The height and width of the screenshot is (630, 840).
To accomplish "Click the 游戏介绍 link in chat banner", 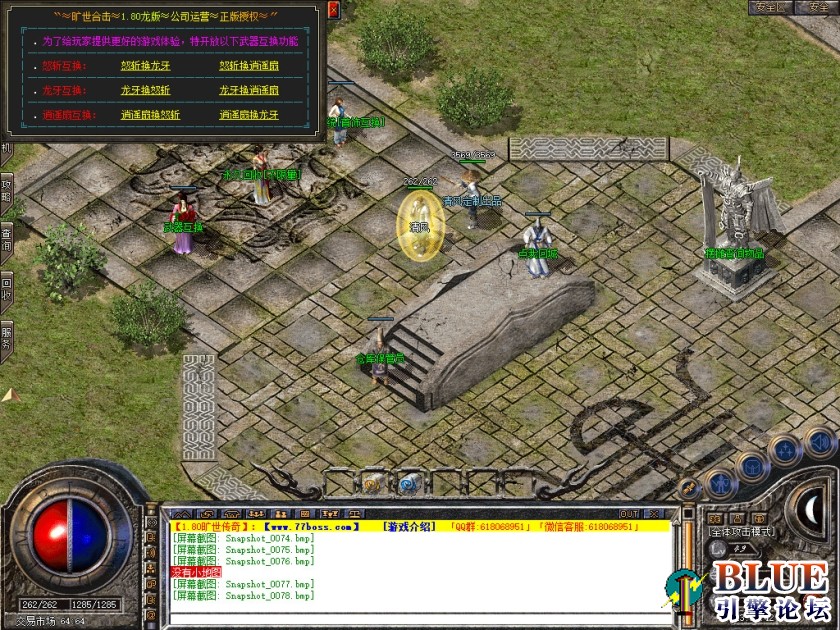I will pyautogui.click(x=410, y=526).
